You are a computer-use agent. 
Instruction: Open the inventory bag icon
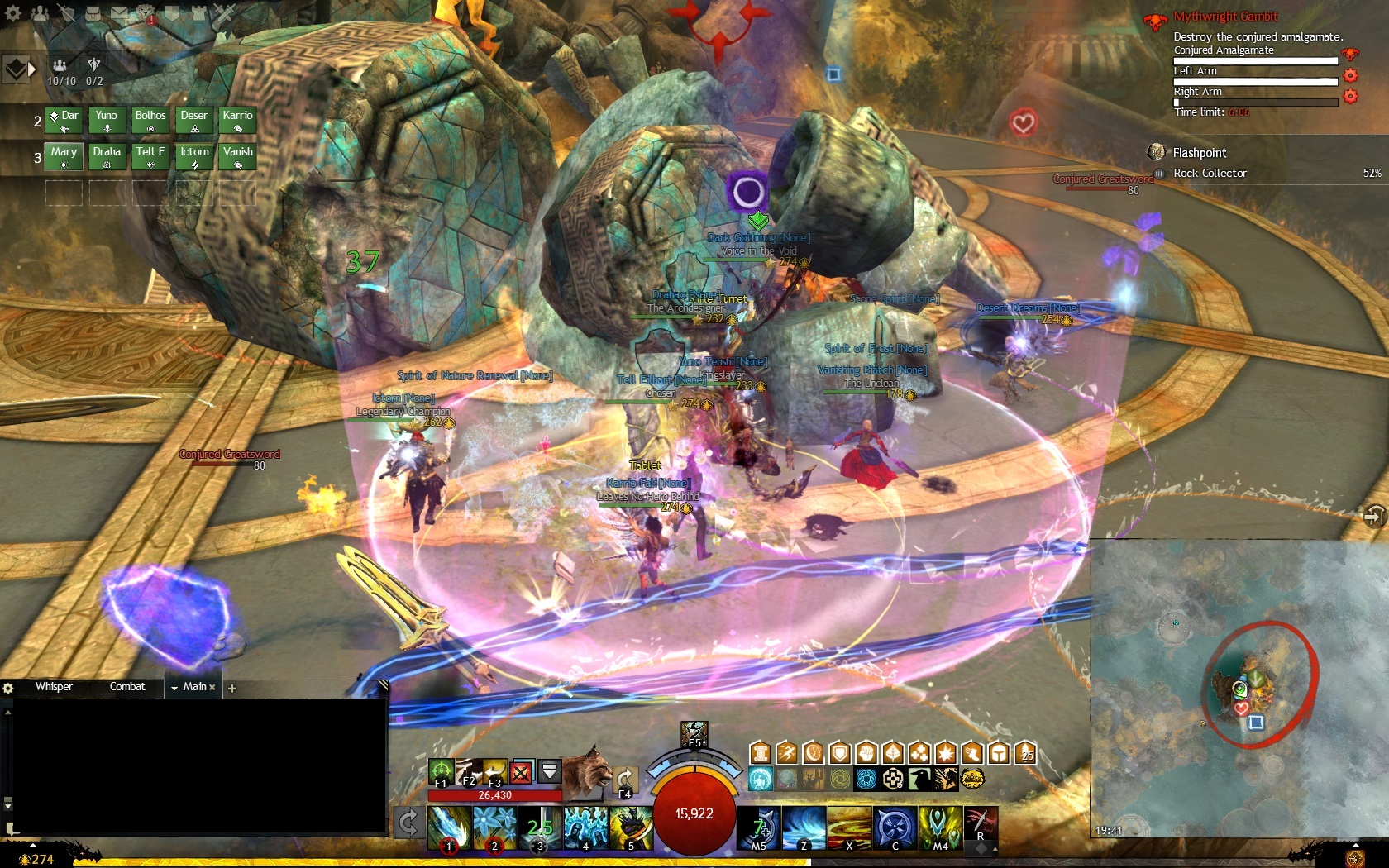point(93,13)
